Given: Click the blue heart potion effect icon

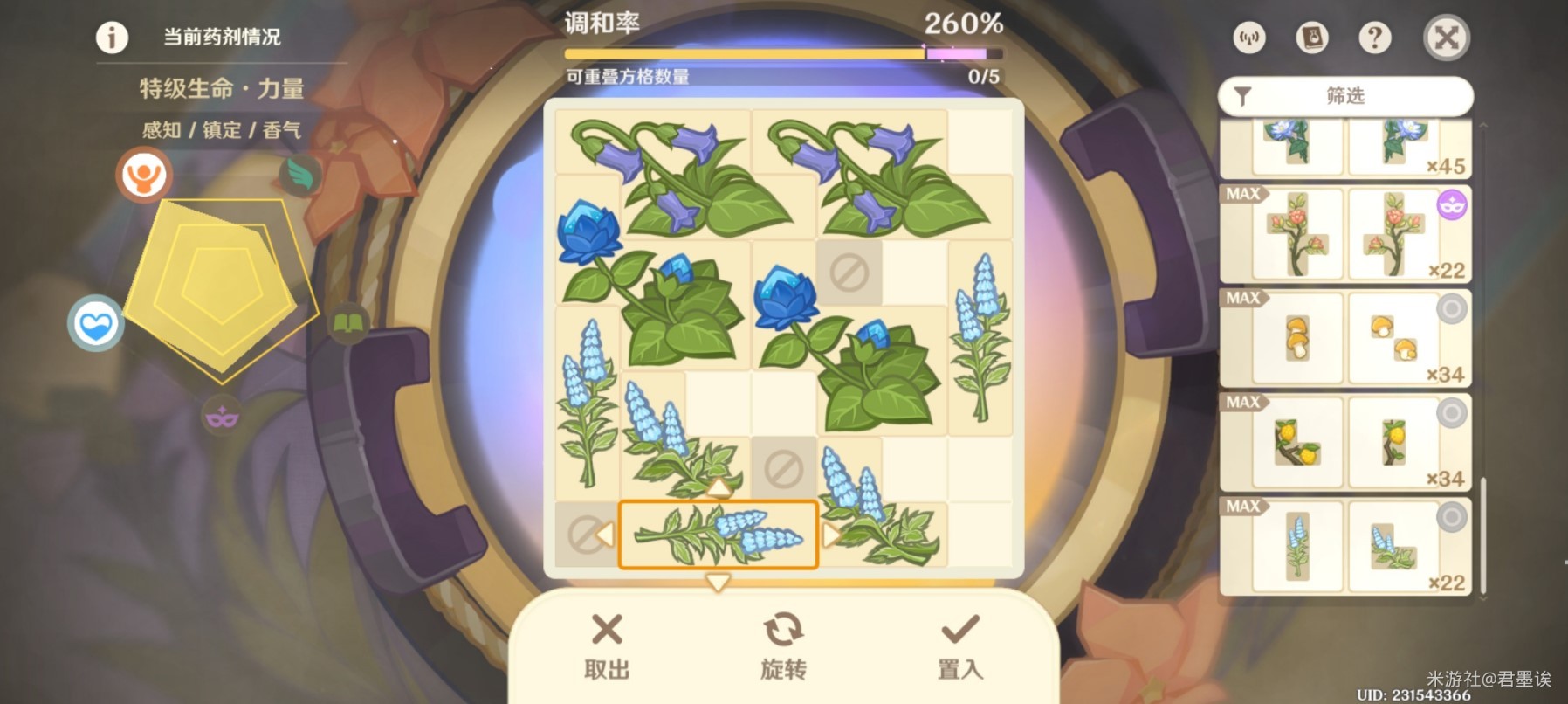Looking at the screenshot, I should pyautogui.click(x=96, y=322).
